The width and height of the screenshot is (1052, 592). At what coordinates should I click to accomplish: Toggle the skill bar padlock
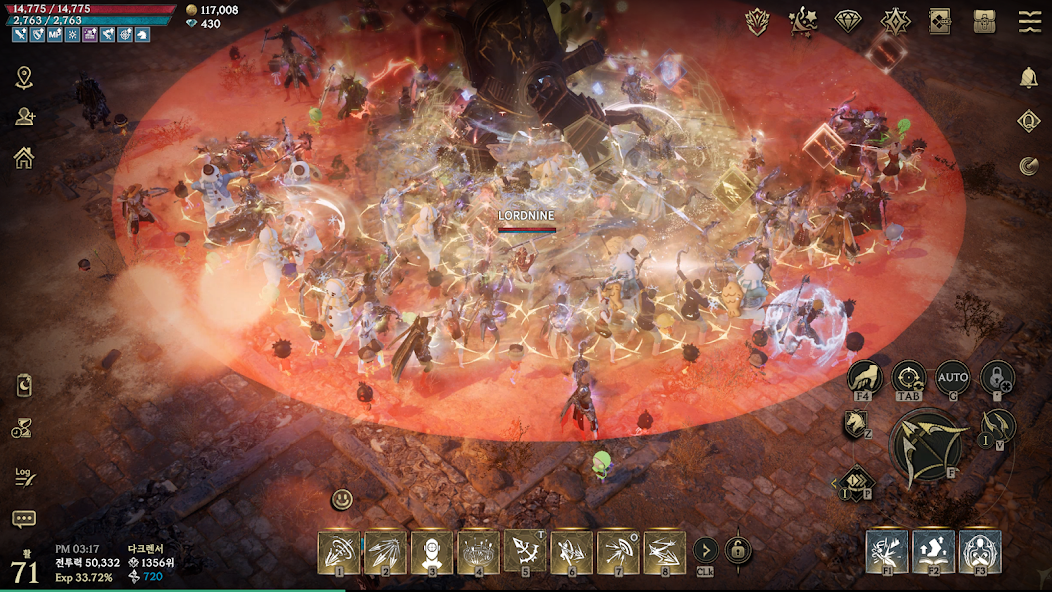point(738,550)
